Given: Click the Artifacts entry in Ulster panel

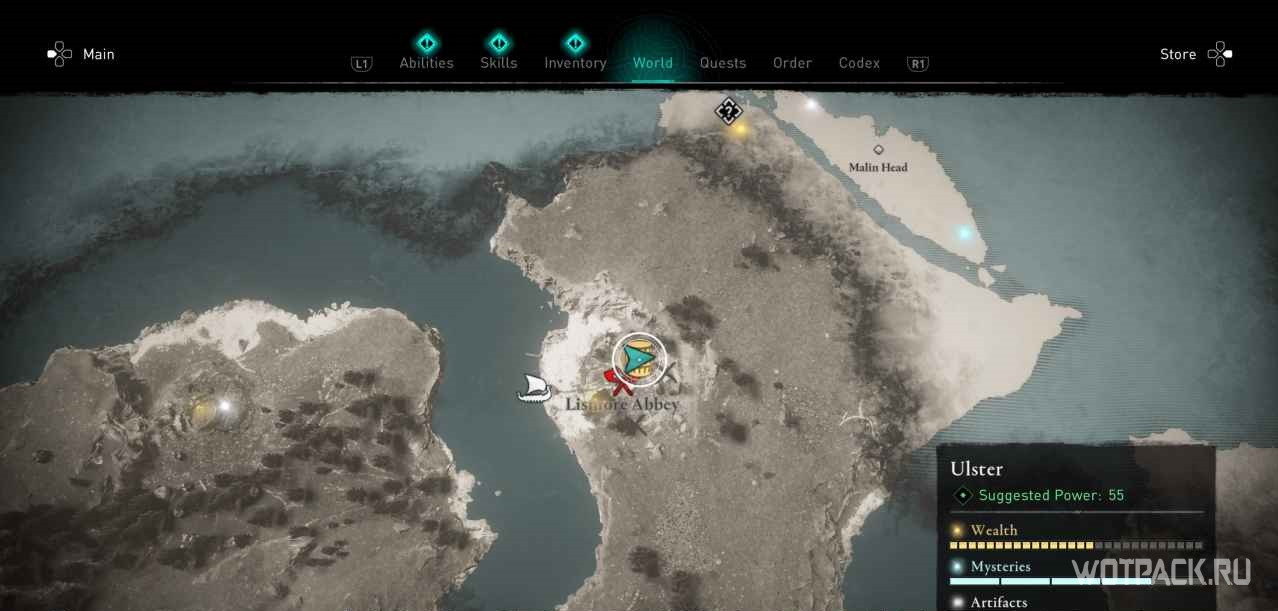Looking at the screenshot, I should 998,601.
